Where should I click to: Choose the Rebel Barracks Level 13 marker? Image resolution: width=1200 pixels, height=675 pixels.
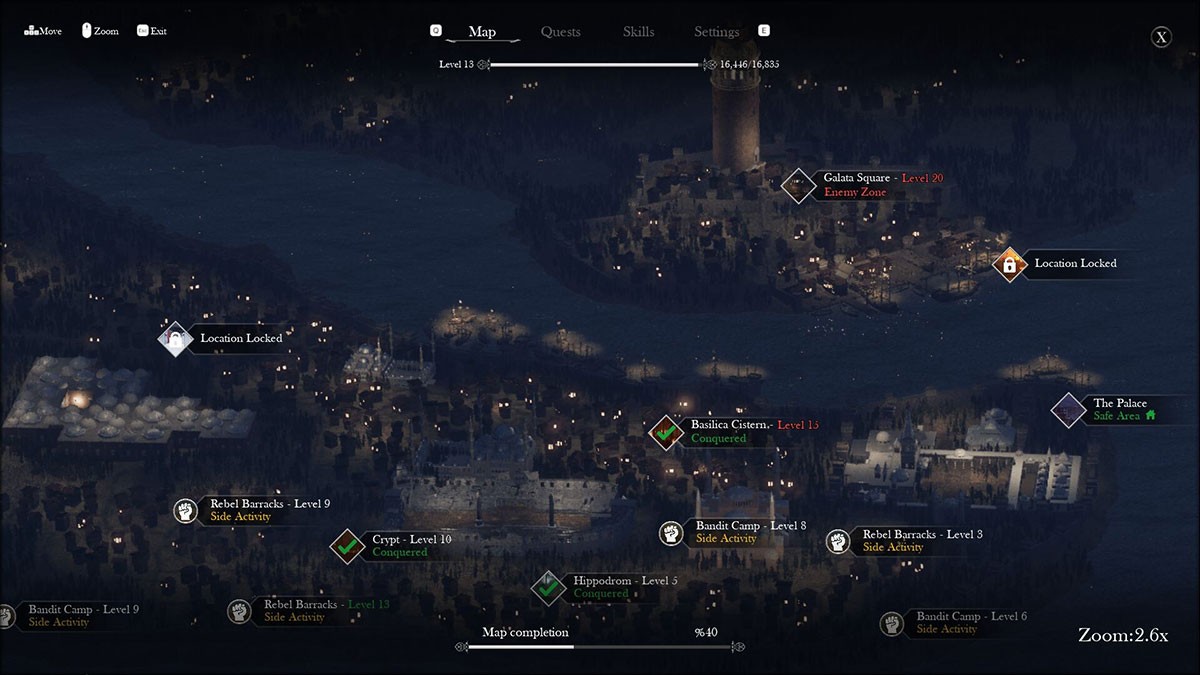[x=239, y=611]
